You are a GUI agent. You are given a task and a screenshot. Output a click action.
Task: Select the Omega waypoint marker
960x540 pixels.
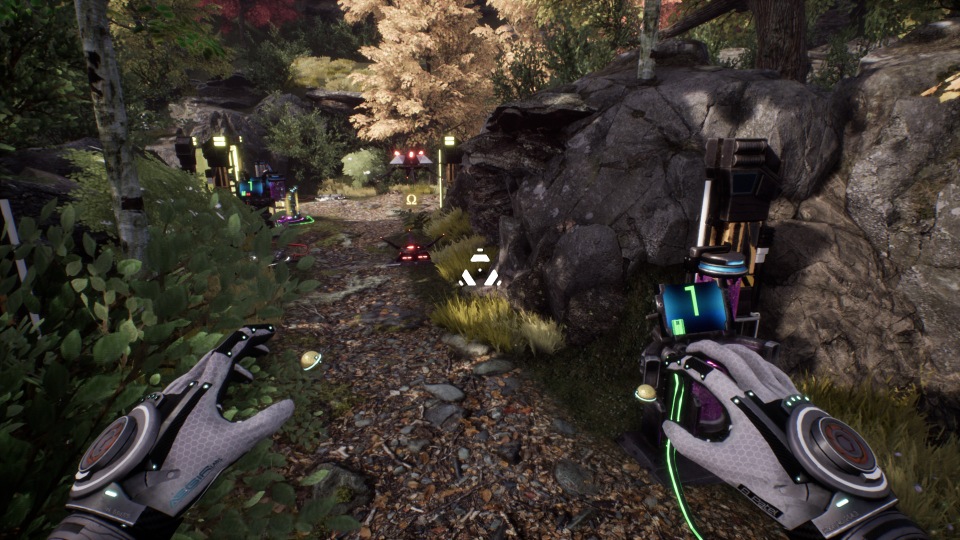[x=411, y=200]
